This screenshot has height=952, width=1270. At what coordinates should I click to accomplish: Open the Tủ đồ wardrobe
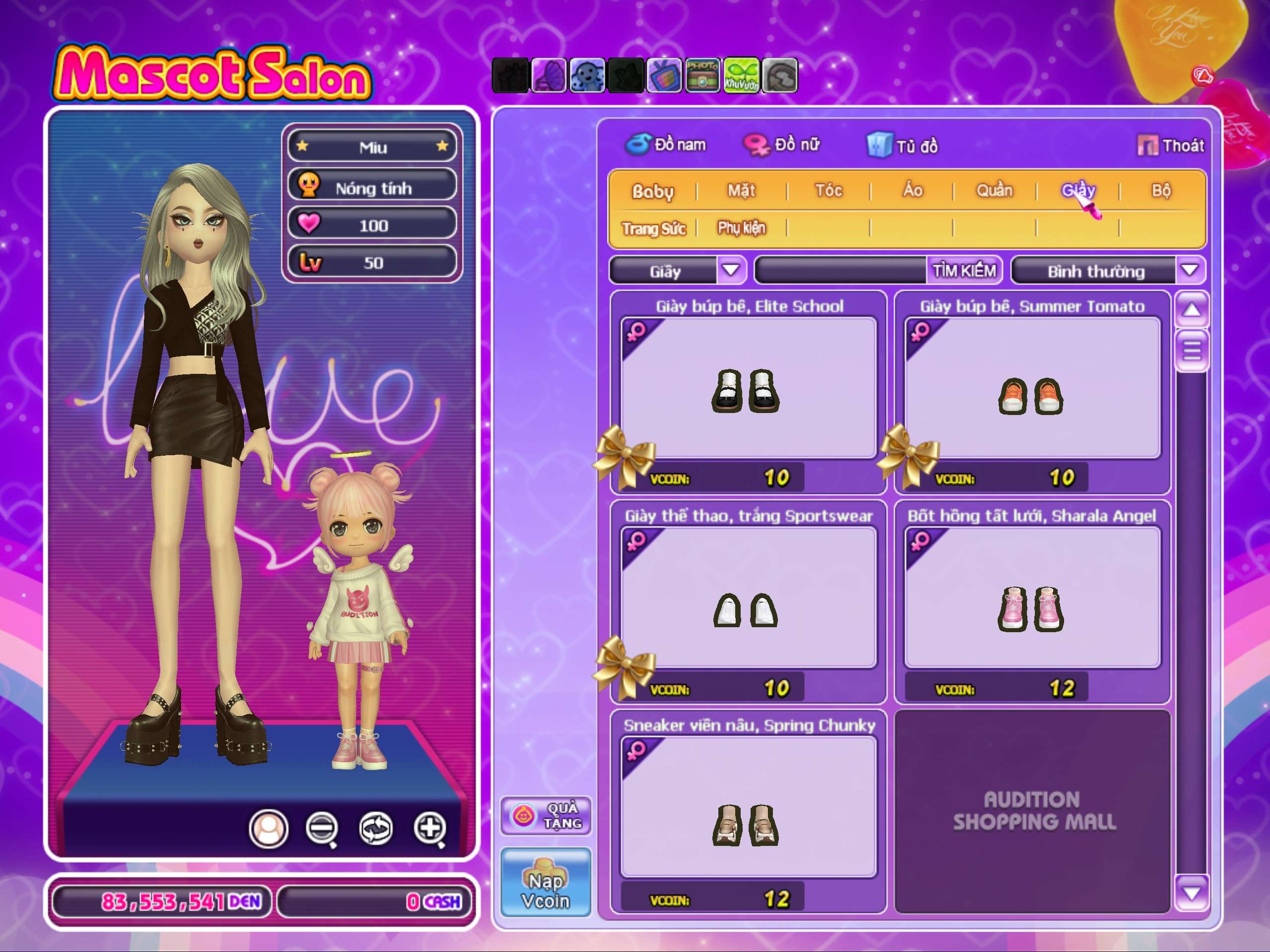[902, 146]
